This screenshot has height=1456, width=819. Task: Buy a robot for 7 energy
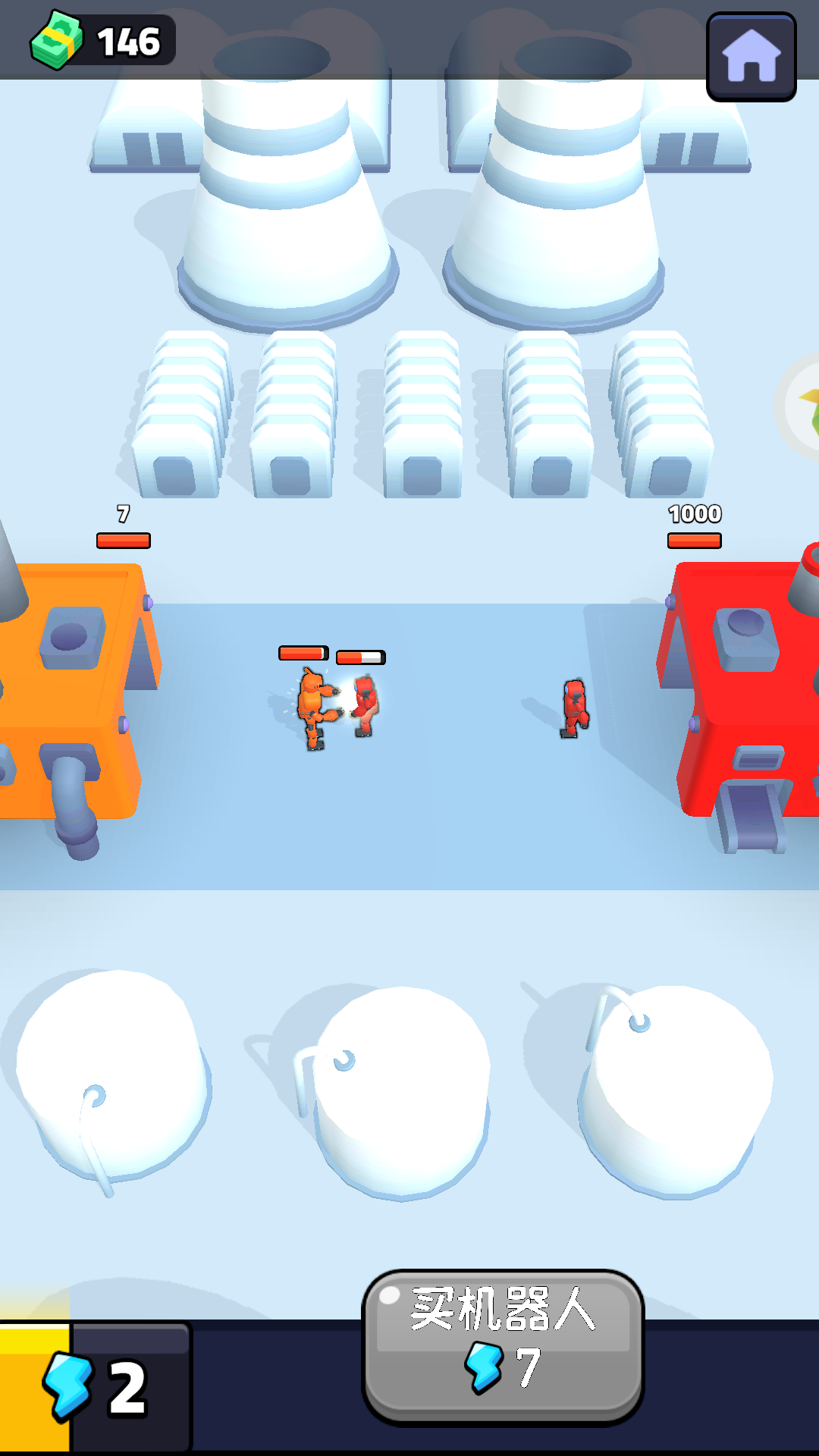[x=503, y=1346]
